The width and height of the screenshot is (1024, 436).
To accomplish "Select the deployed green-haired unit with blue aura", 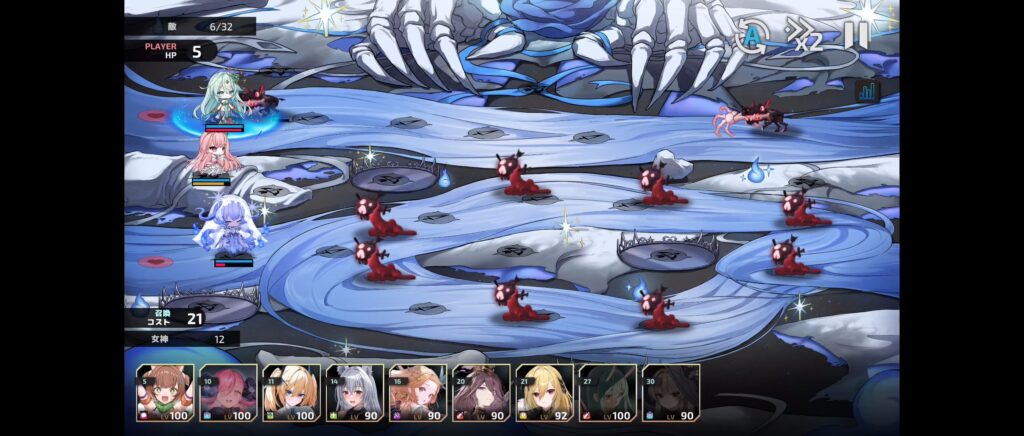I will point(227,98).
